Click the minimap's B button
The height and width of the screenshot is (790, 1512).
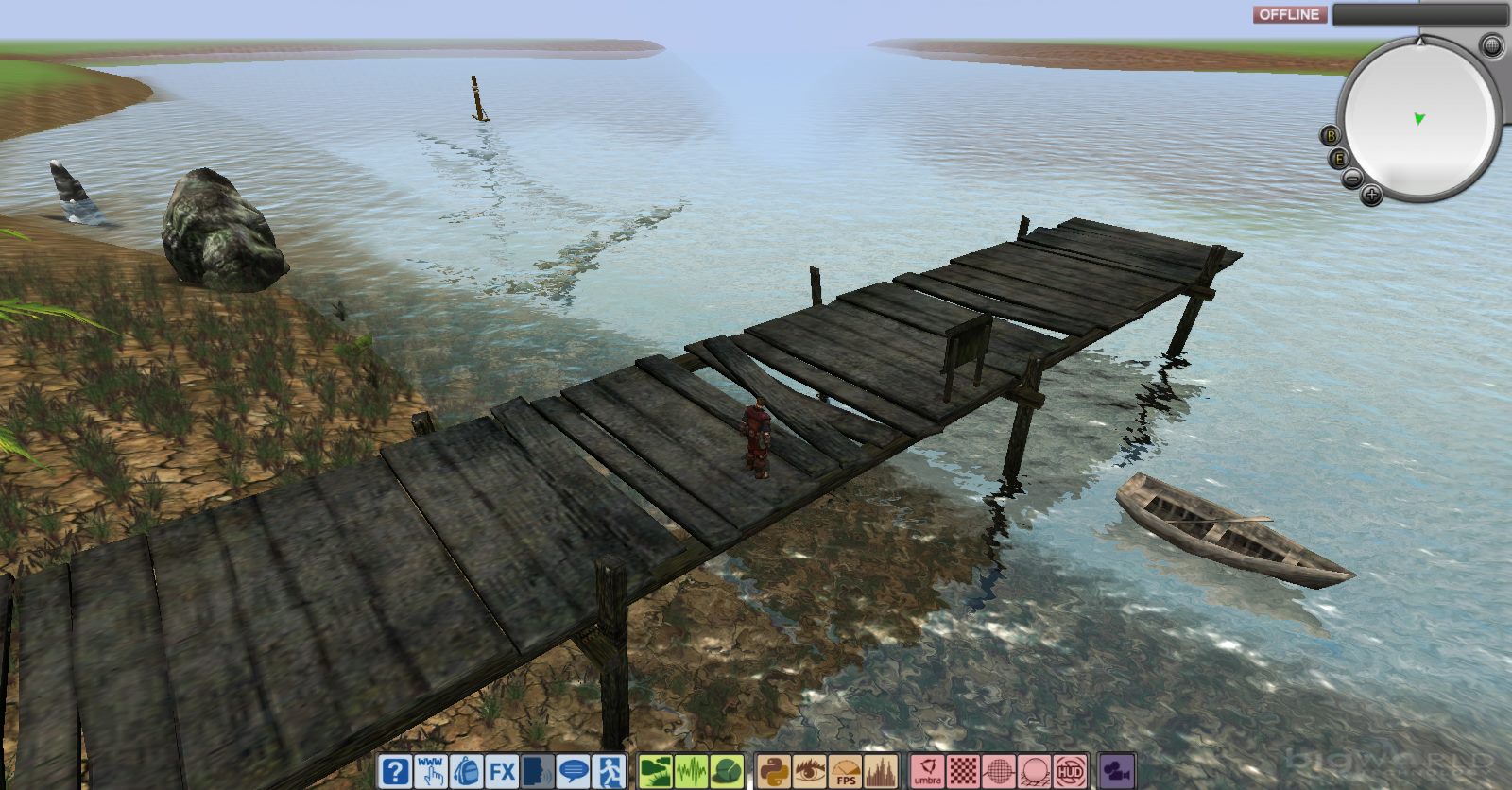click(x=1331, y=135)
